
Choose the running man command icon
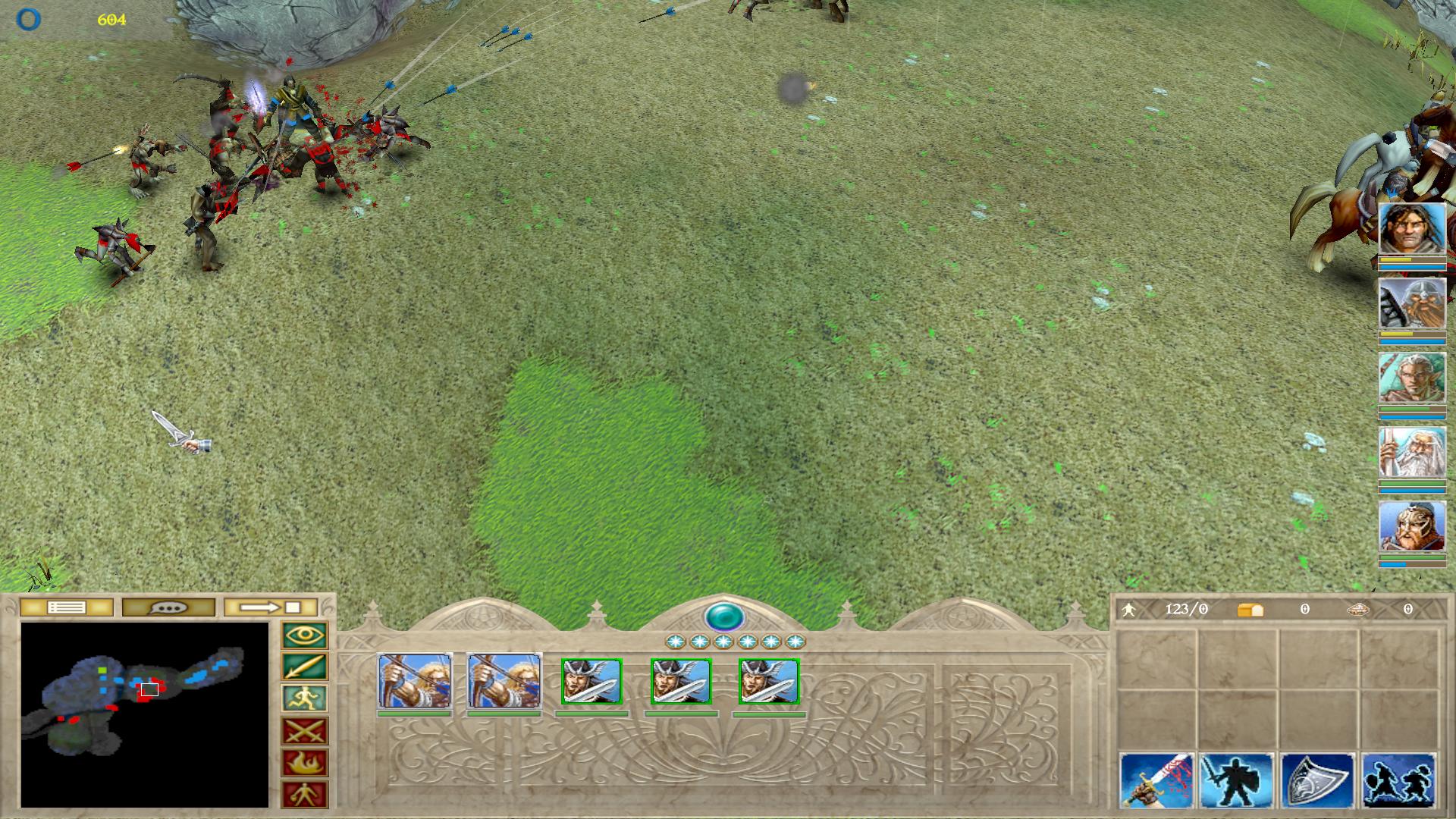pos(305,699)
